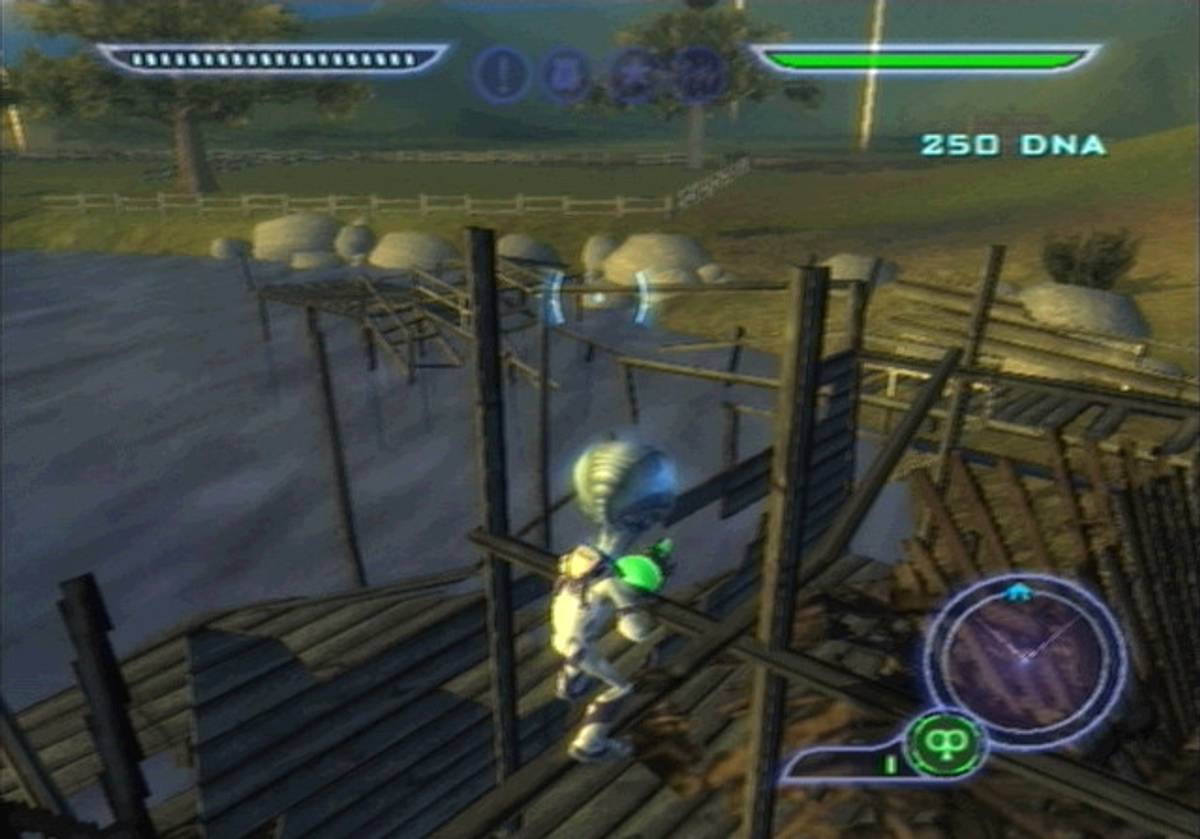
Task: Click the police badge alert icon
Action: [x=567, y=76]
